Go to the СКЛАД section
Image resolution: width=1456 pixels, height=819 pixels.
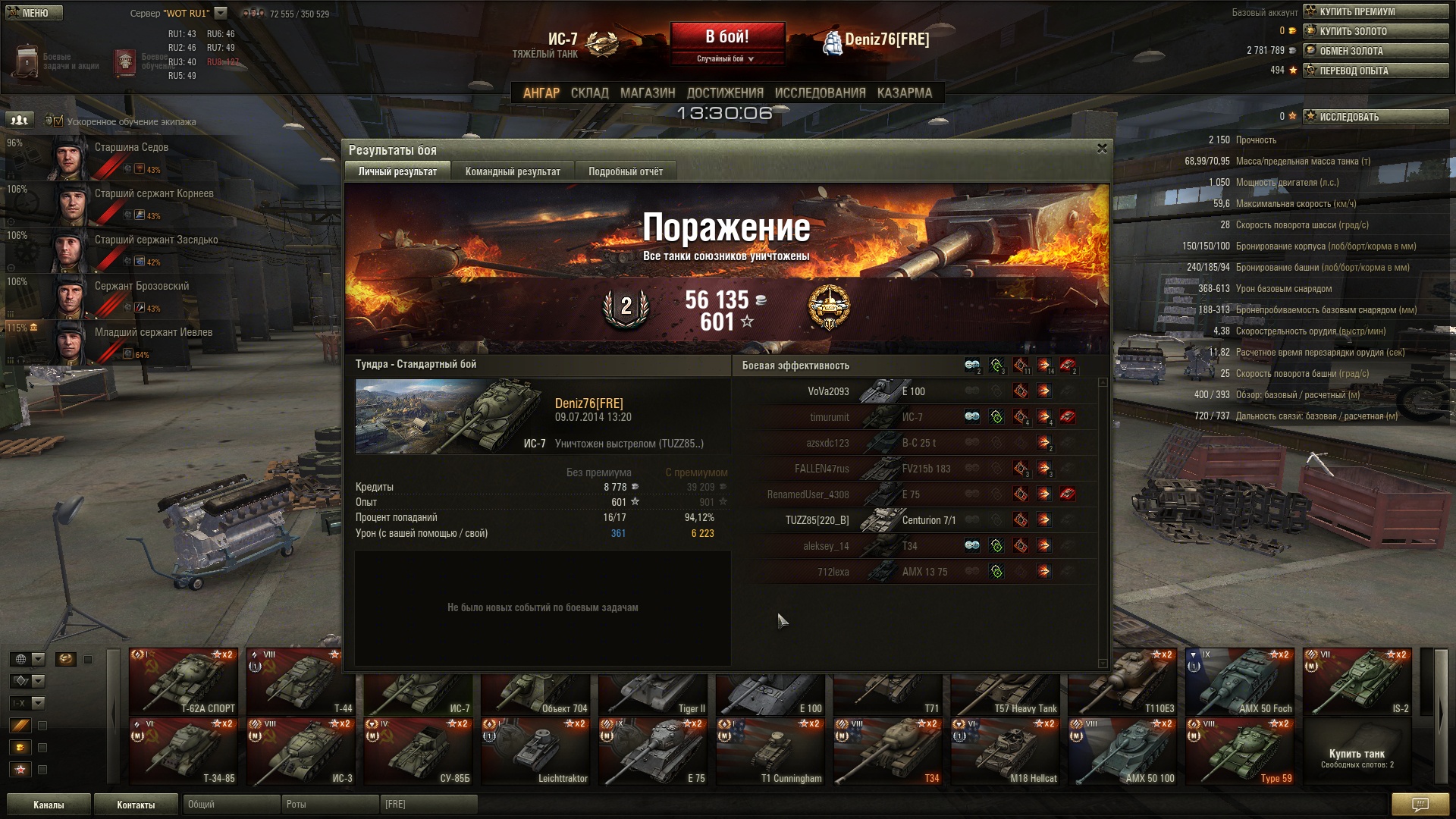pyautogui.click(x=589, y=93)
